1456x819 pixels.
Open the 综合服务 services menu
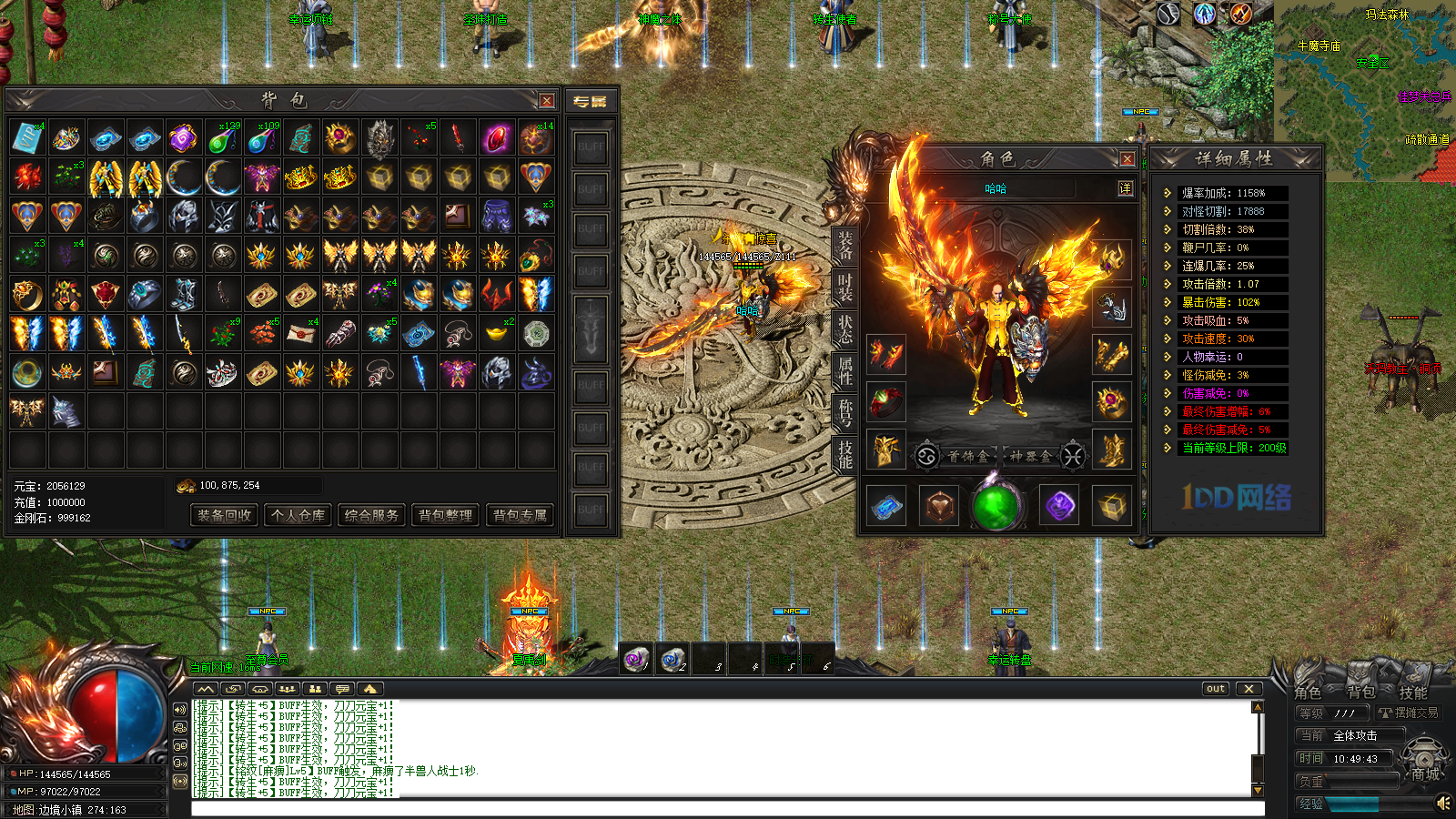[x=372, y=515]
